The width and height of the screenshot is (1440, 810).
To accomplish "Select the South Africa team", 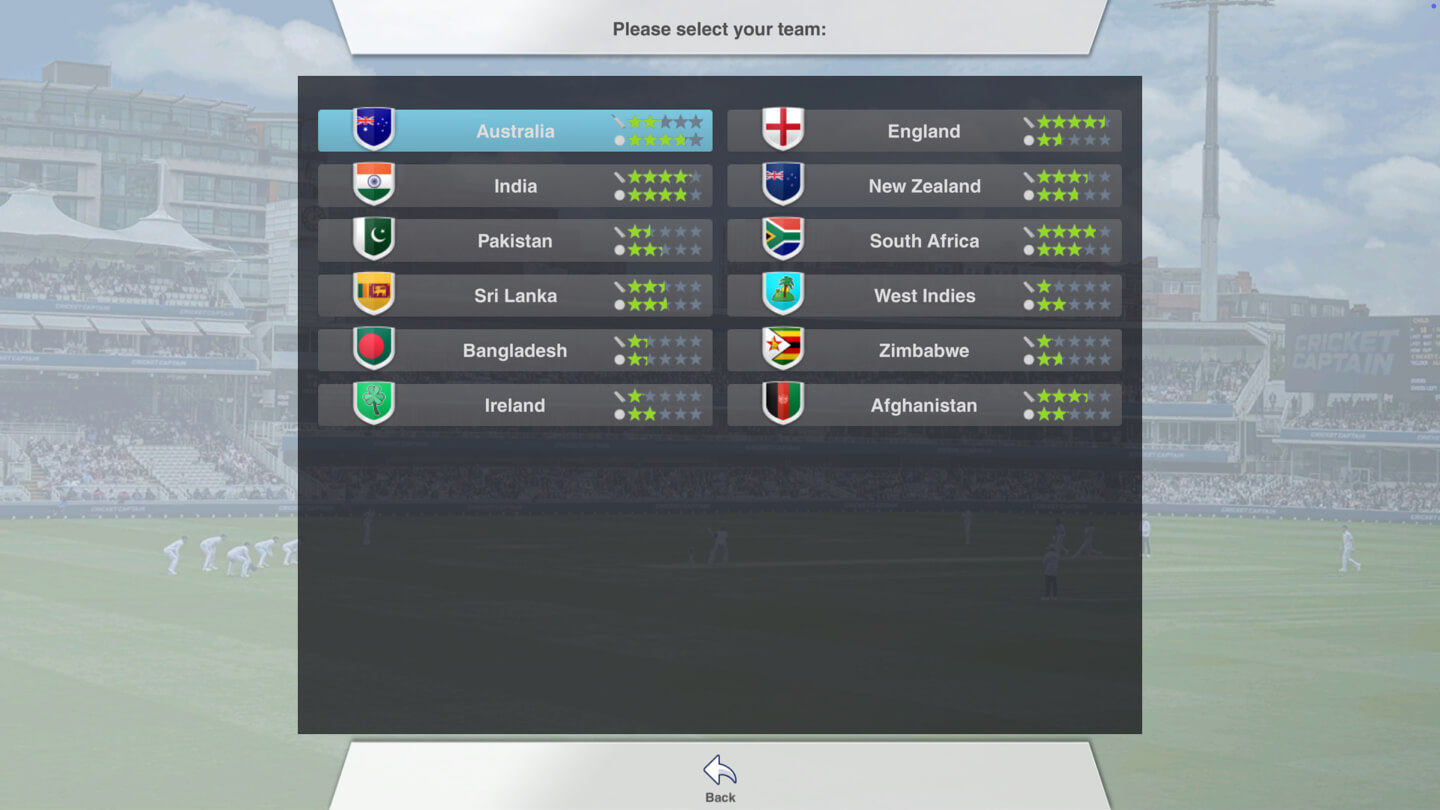I will (923, 241).
